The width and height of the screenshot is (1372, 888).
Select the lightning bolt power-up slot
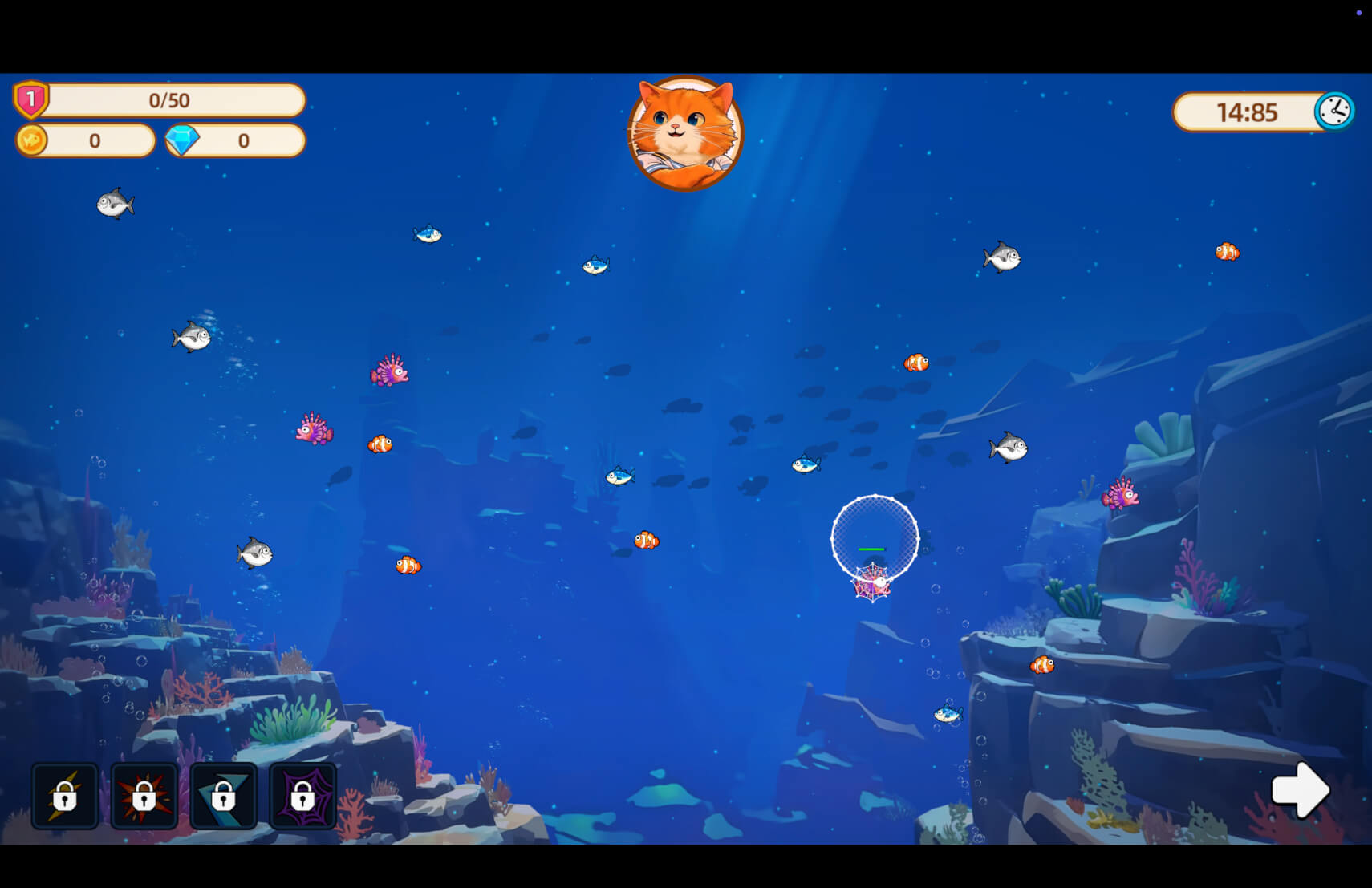65,797
